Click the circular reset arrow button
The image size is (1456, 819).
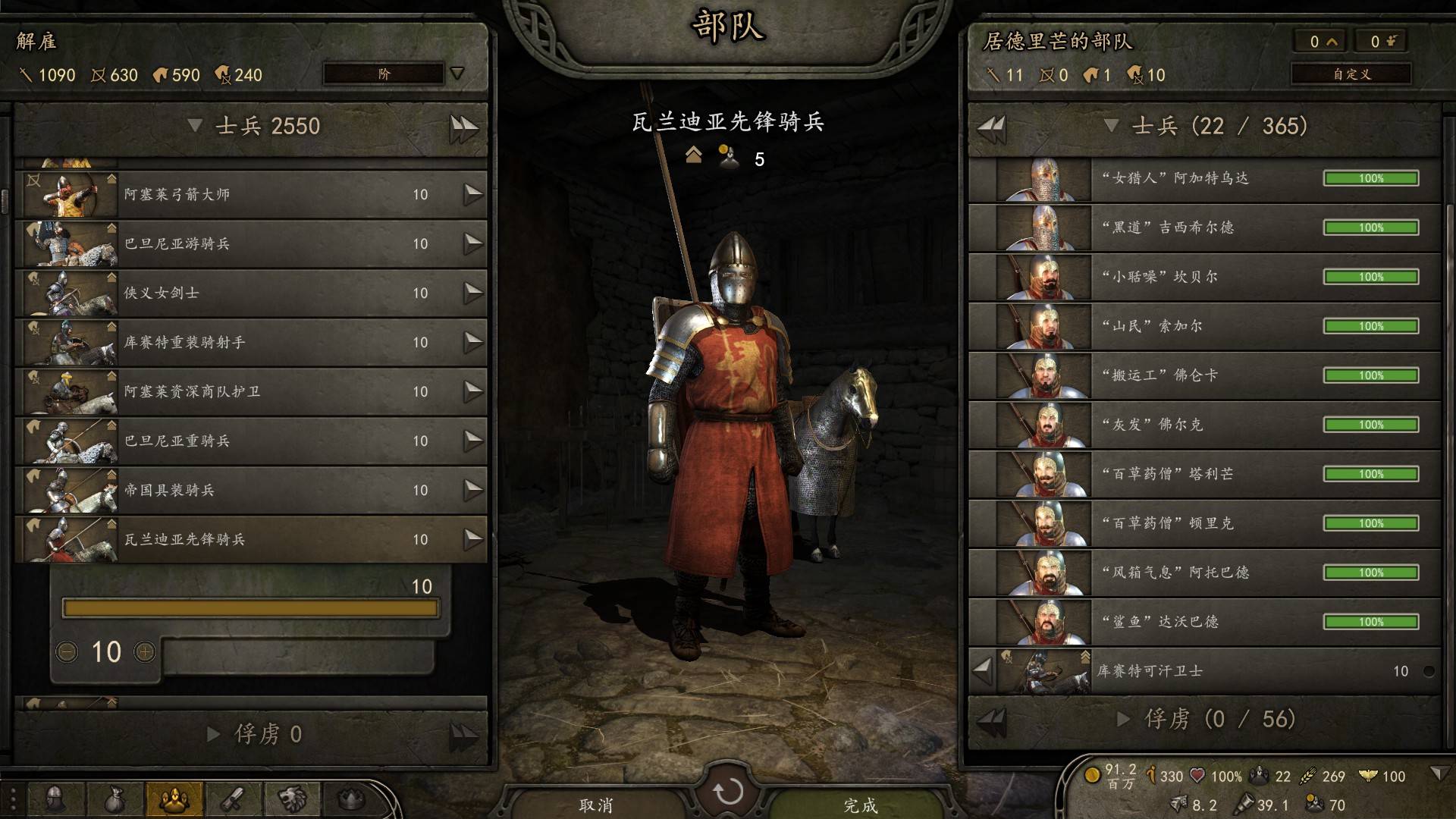pyautogui.click(x=728, y=792)
